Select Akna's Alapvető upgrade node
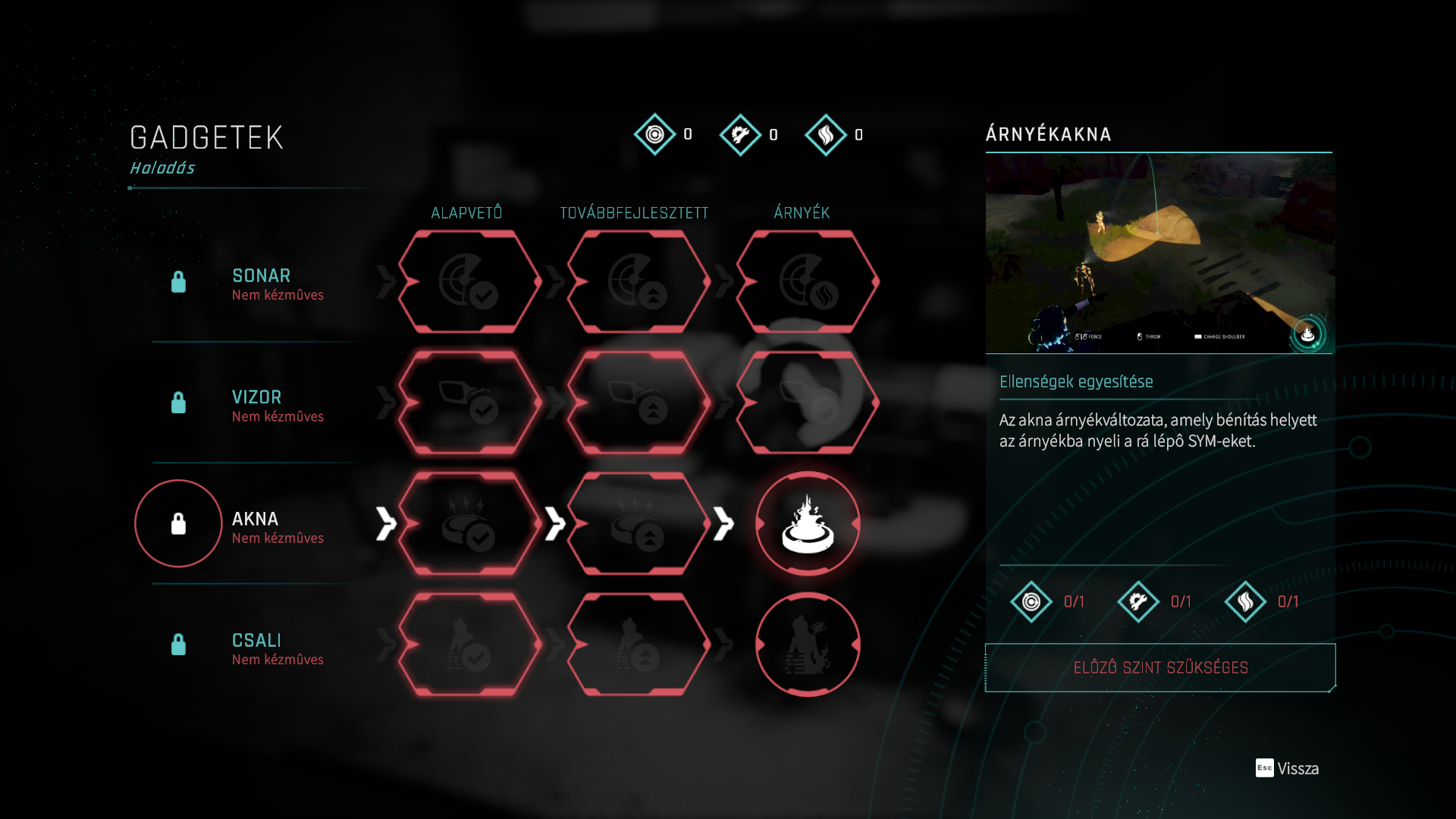Image resolution: width=1456 pixels, height=819 pixels. [x=469, y=523]
